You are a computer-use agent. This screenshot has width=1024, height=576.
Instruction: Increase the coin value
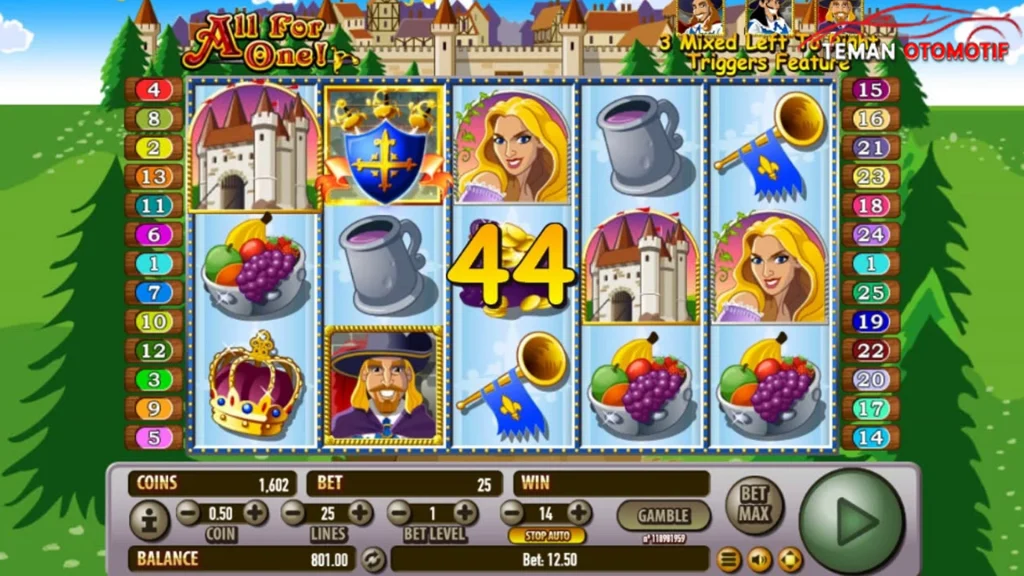(x=255, y=514)
